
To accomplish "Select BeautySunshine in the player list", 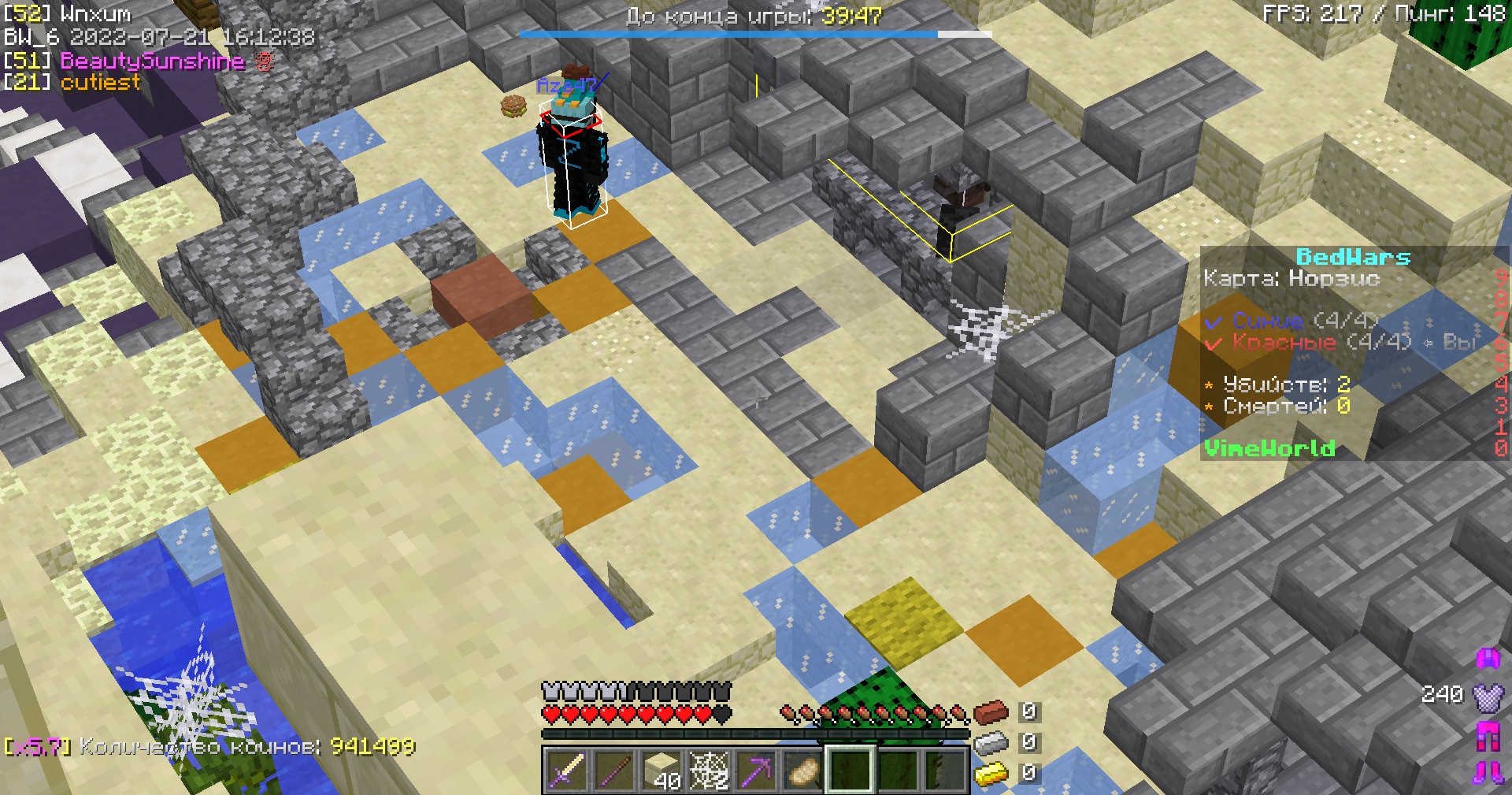I will (152, 61).
